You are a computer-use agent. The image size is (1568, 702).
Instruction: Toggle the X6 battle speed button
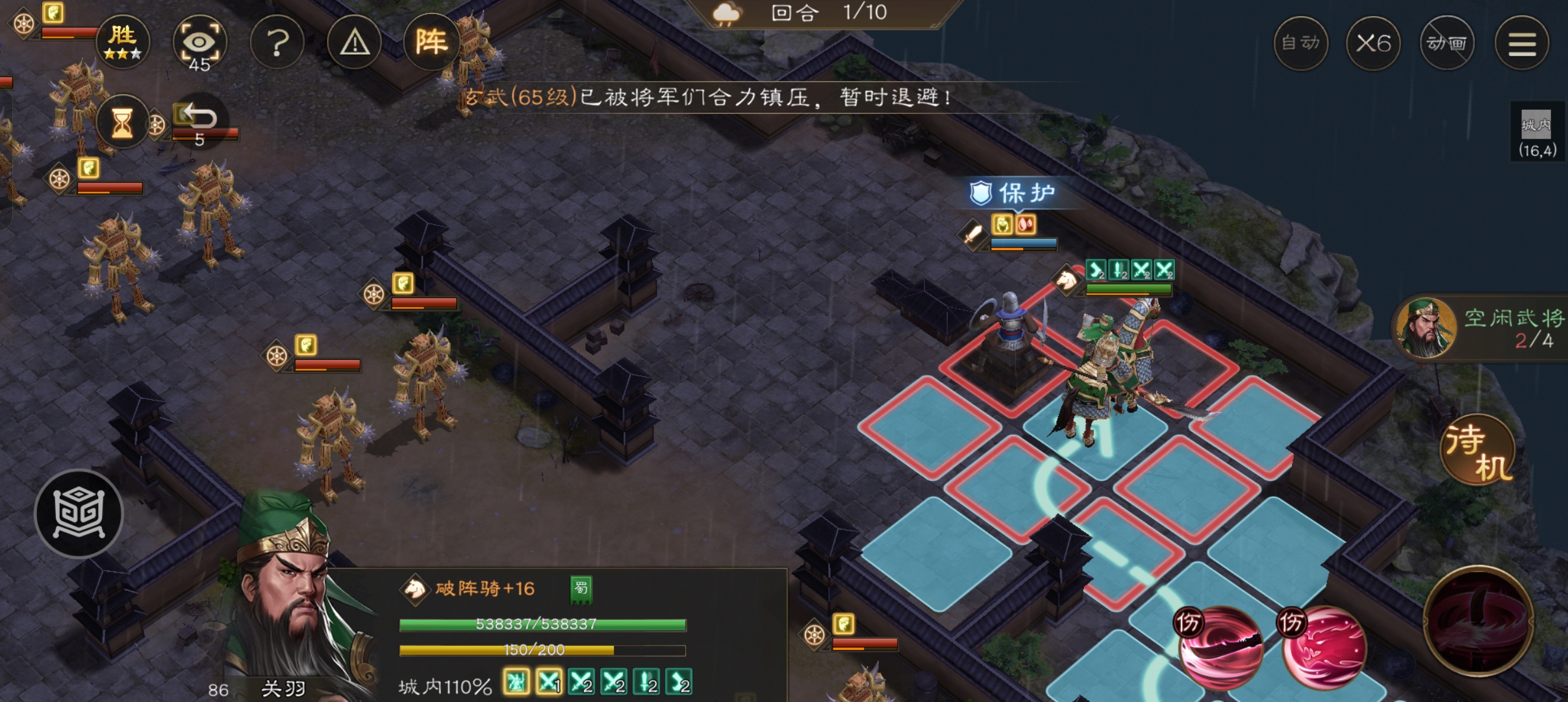point(1375,42)
